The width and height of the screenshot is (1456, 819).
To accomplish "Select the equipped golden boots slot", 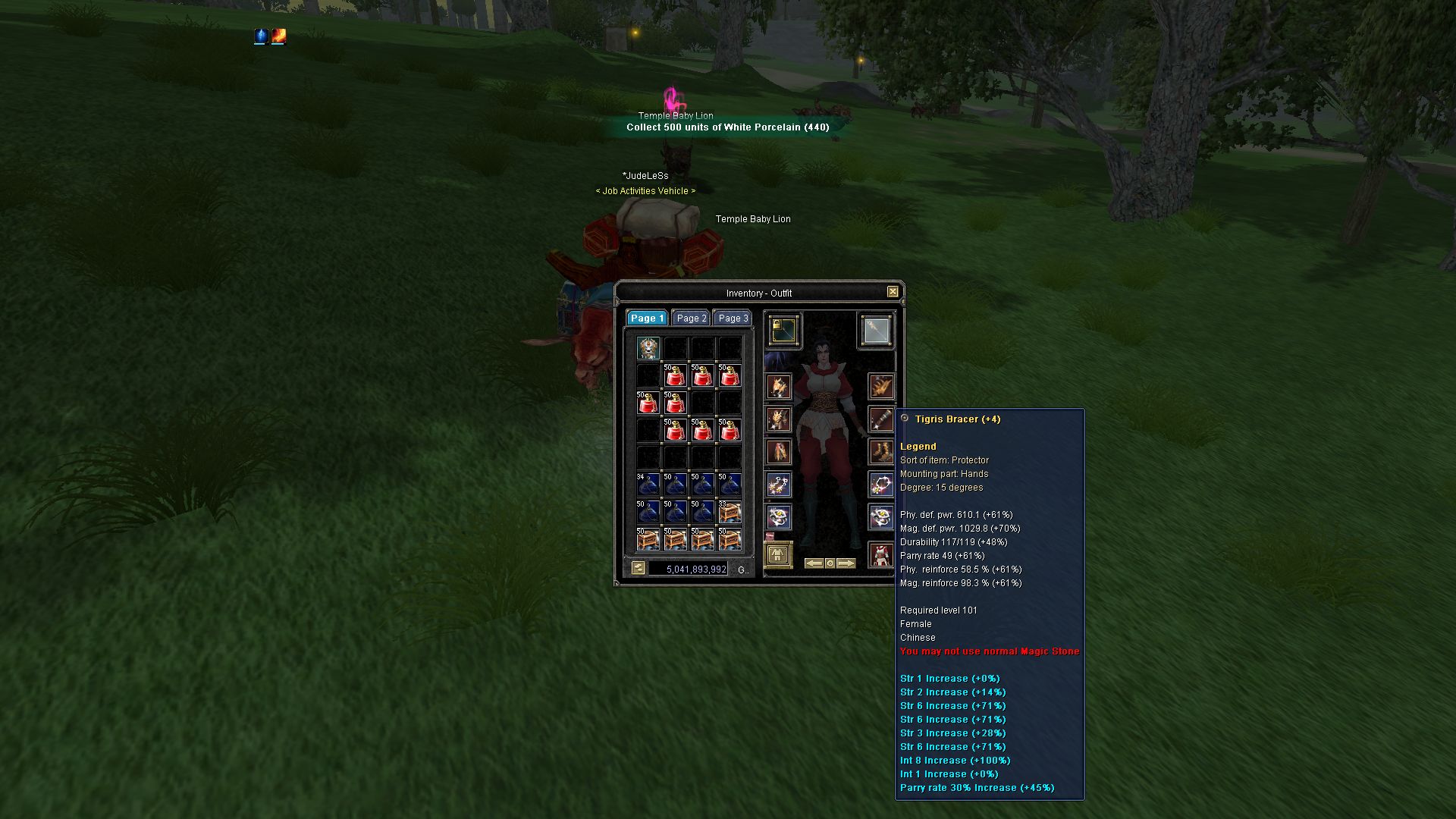I will pos(881,453).
